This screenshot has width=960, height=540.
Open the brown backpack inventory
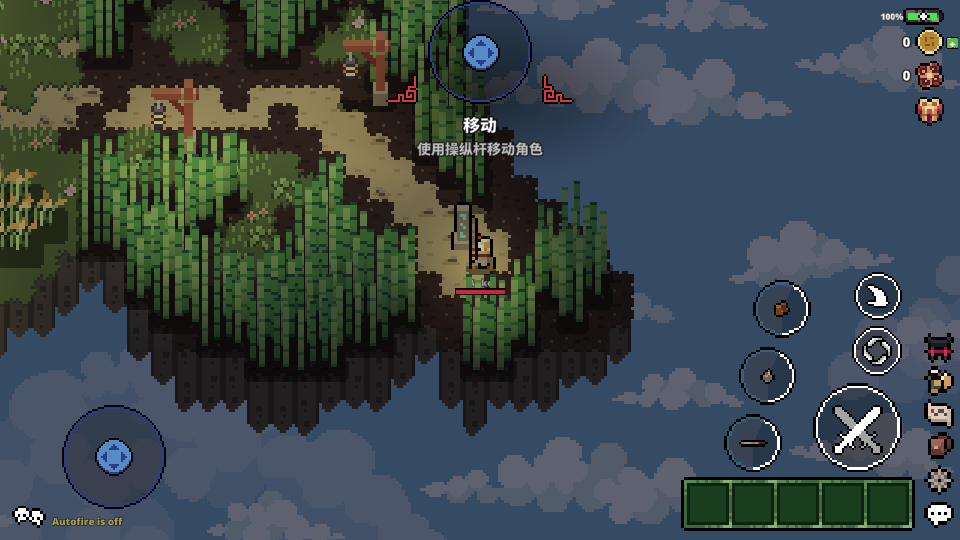click(939, 446)
